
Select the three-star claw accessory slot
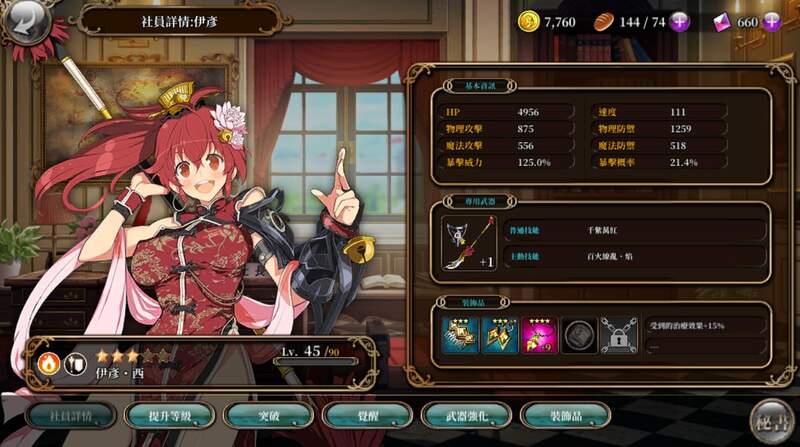(460, 335)
